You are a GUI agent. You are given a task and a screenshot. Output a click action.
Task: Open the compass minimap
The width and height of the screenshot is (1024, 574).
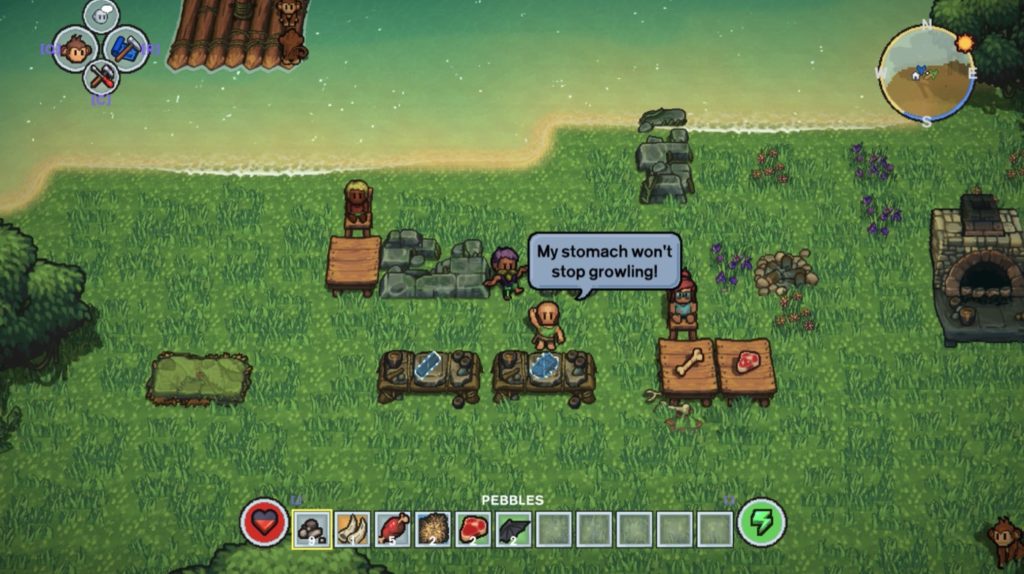tap(926, 73)
